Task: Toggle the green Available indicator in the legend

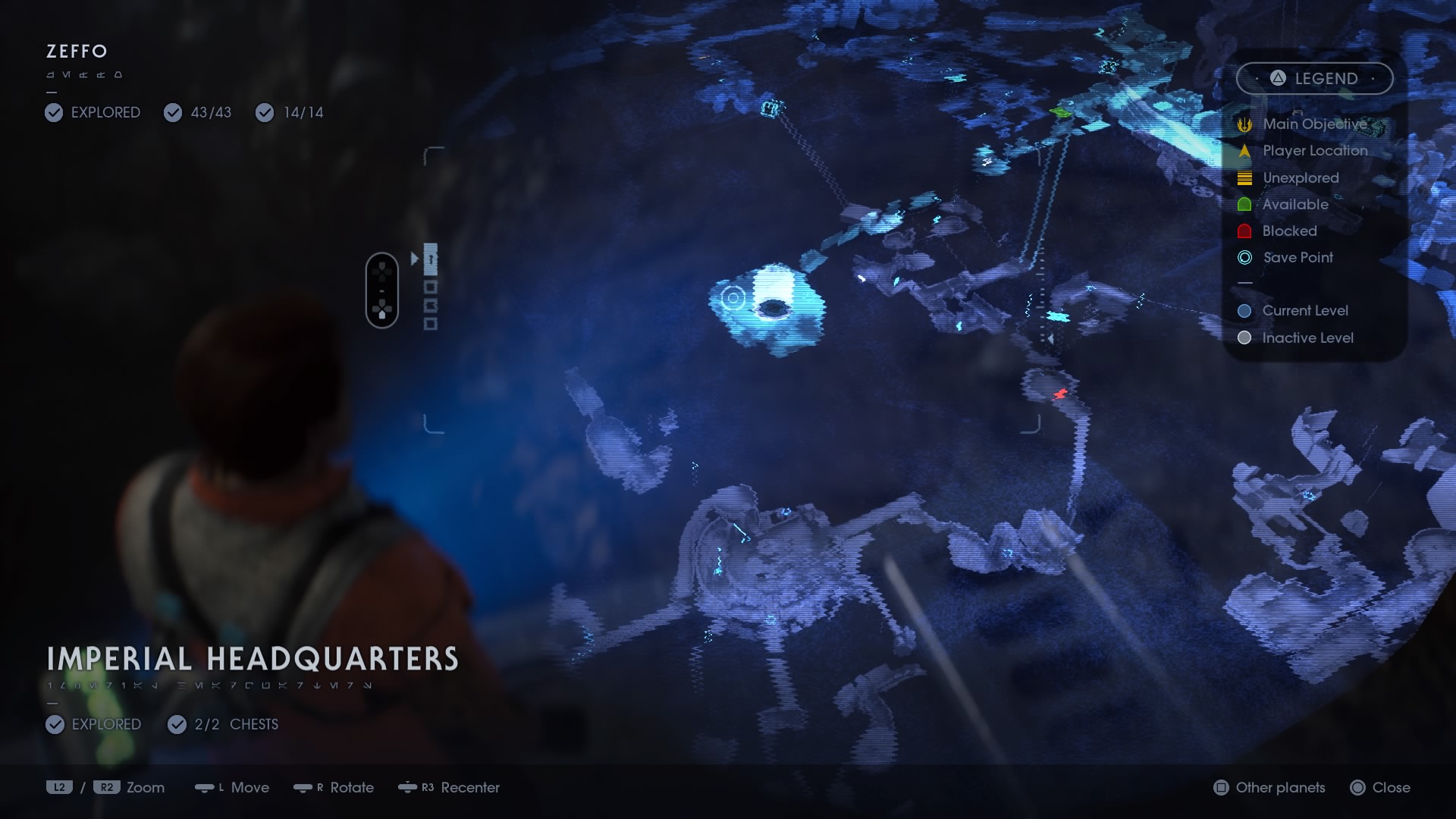Action: tap(1243, 204)
